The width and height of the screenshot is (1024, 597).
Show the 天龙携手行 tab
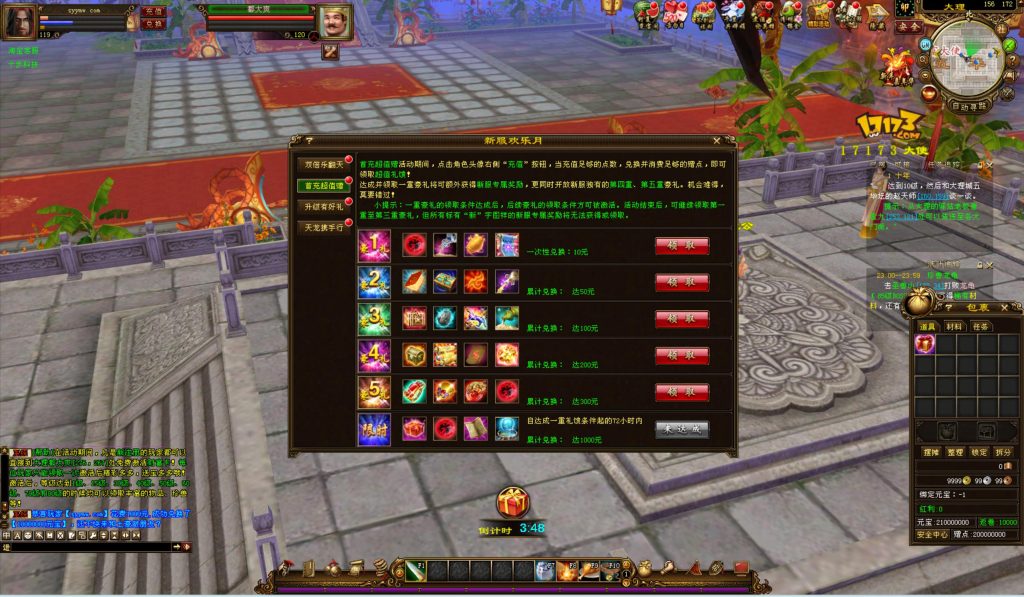point(323,227)
